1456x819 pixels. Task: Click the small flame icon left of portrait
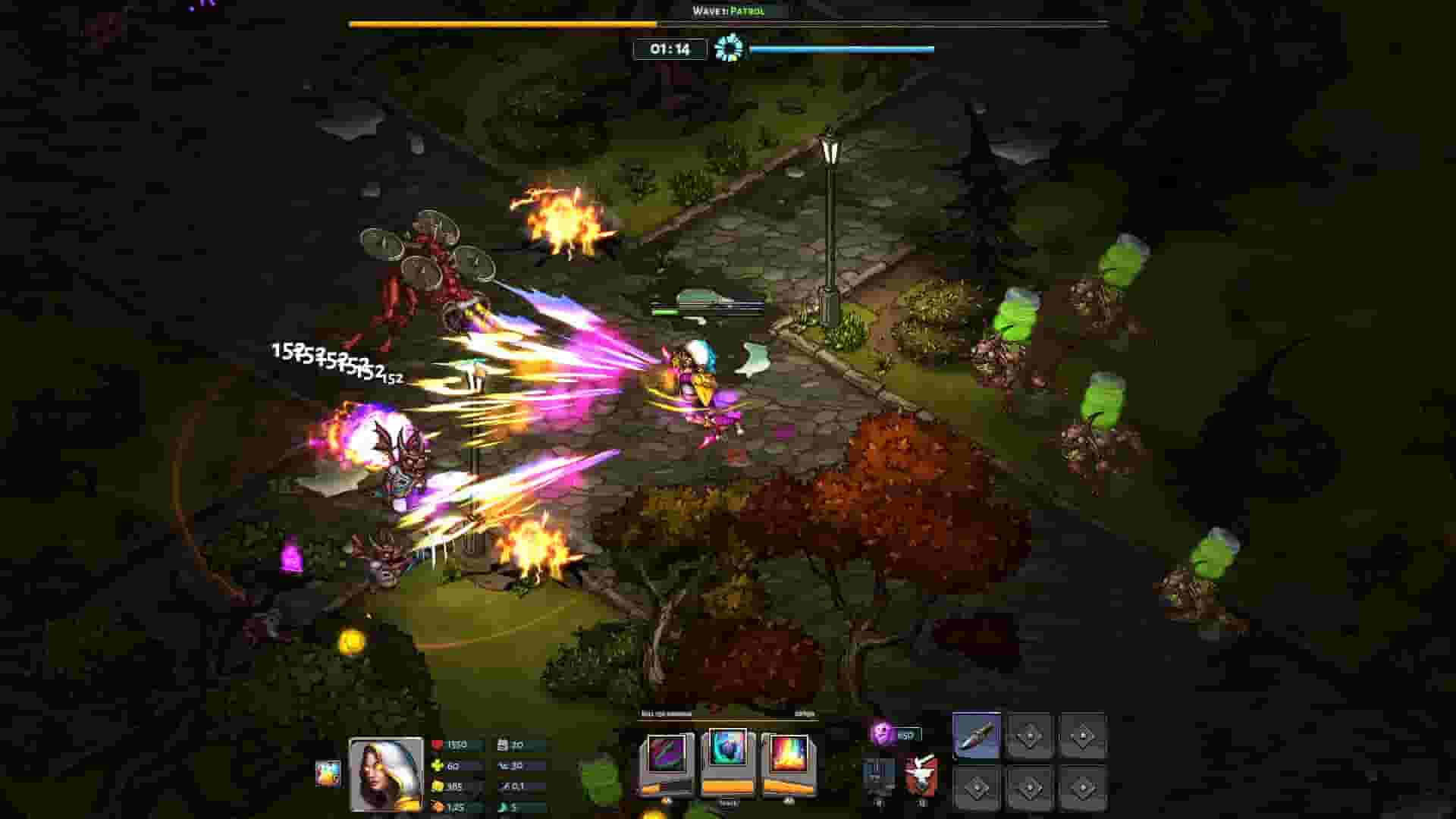pyautogui.click(x=326, y=773)
